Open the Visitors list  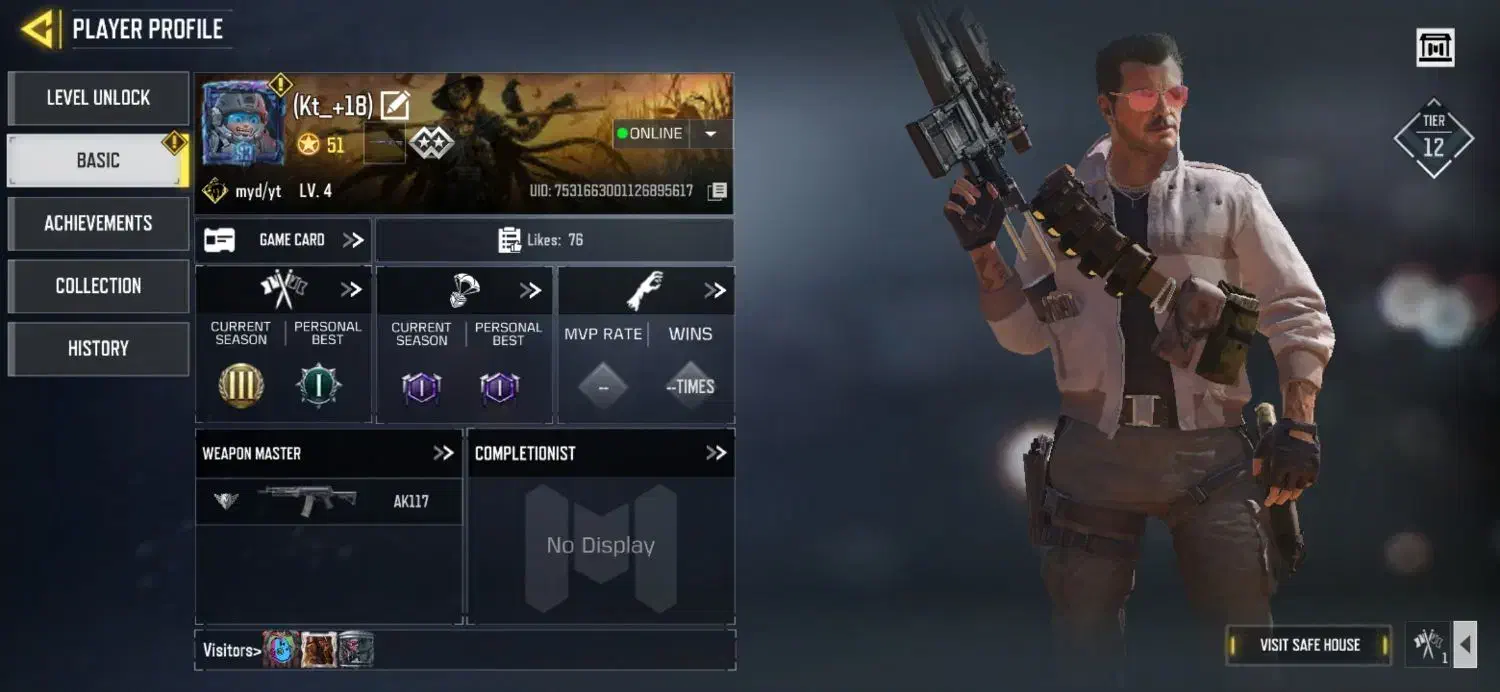click(x=232, y=650)
